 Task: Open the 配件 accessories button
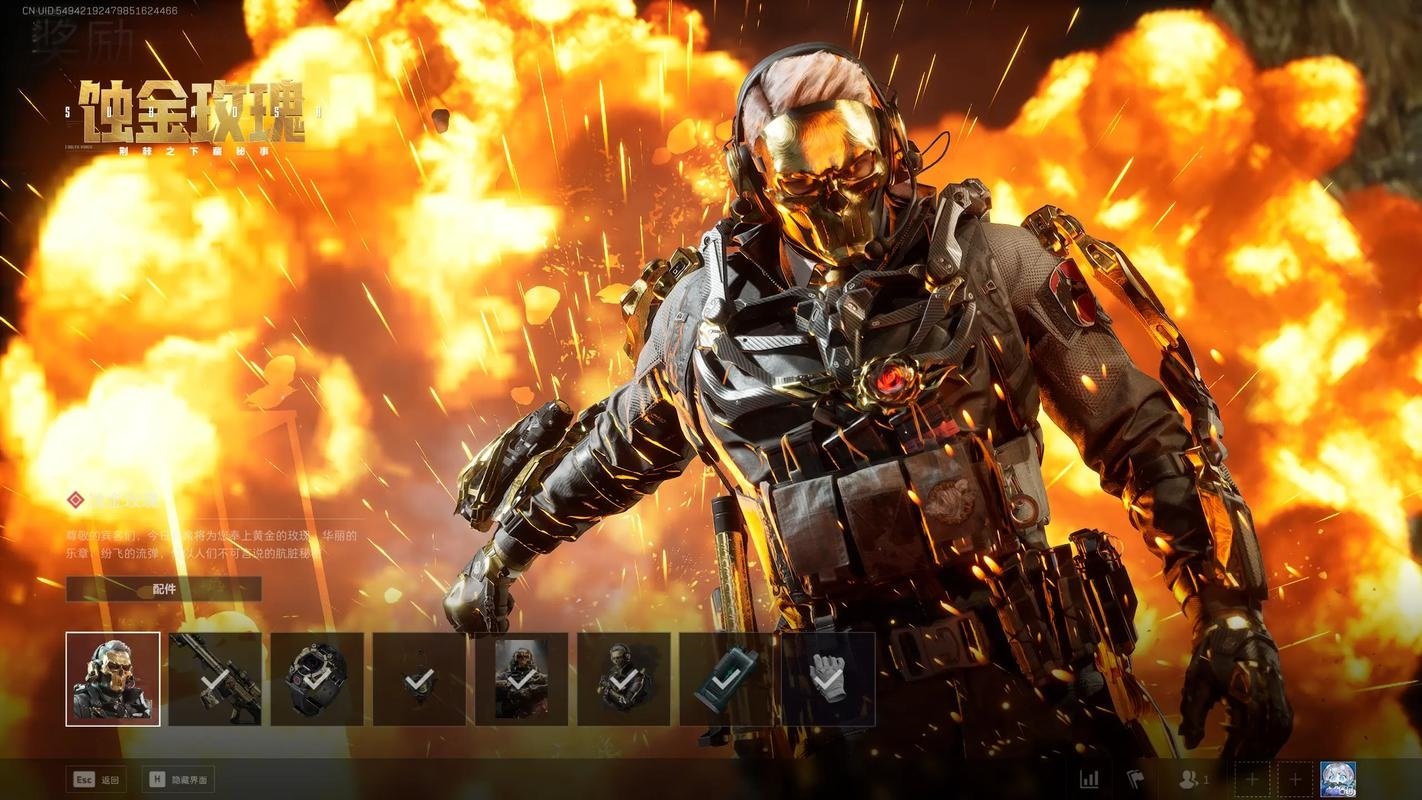[x=164, y=589]
